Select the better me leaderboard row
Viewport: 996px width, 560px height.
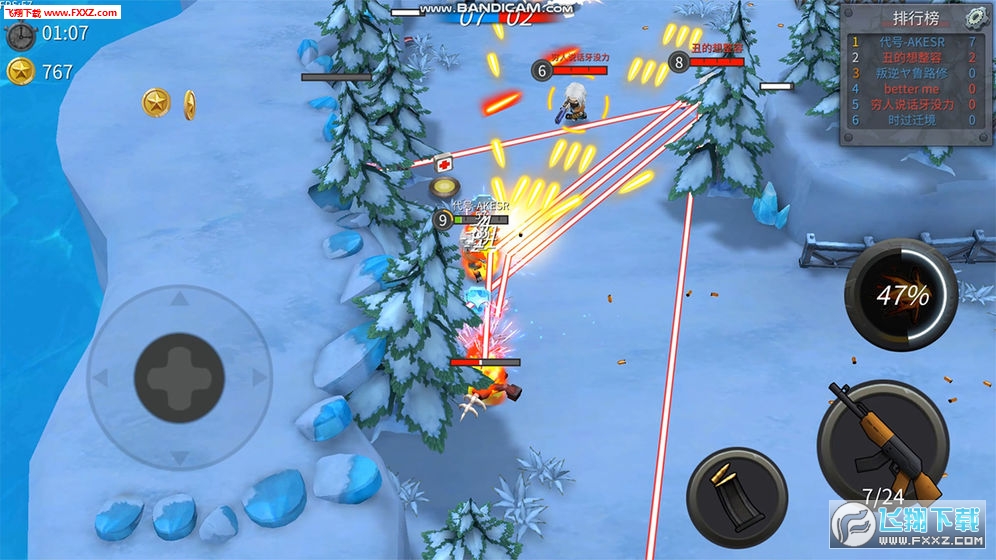pyautogui.click(x=912, y=89)
